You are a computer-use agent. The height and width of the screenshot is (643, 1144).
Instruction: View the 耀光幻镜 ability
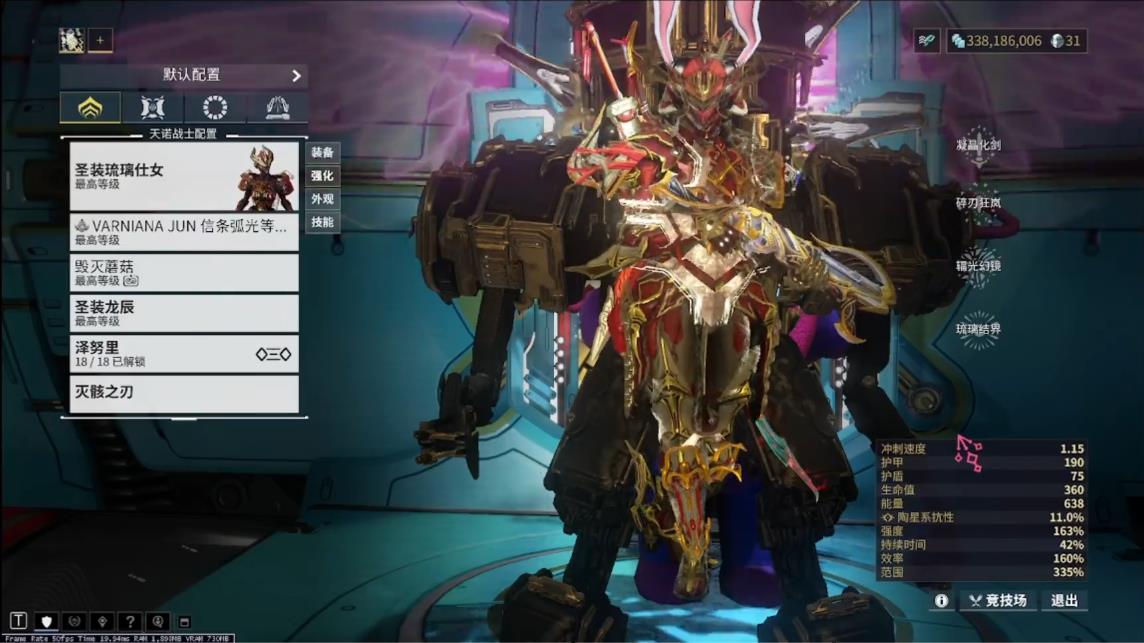click(978, 266)
